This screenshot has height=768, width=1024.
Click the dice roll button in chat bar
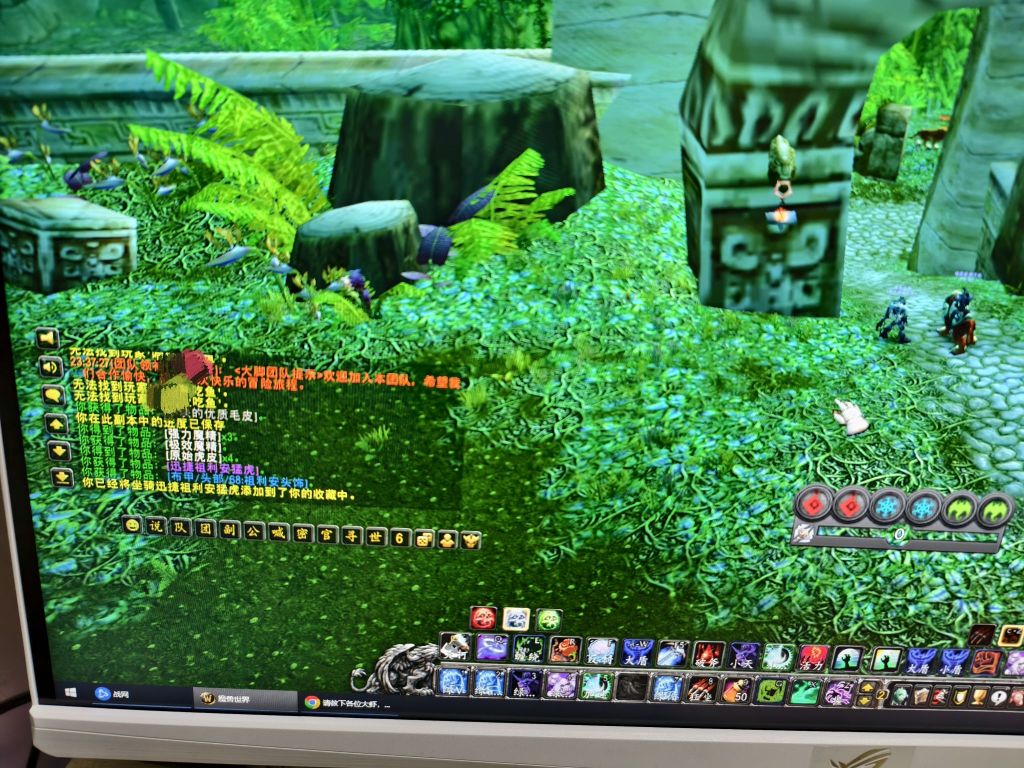click(x=424, y=539)
